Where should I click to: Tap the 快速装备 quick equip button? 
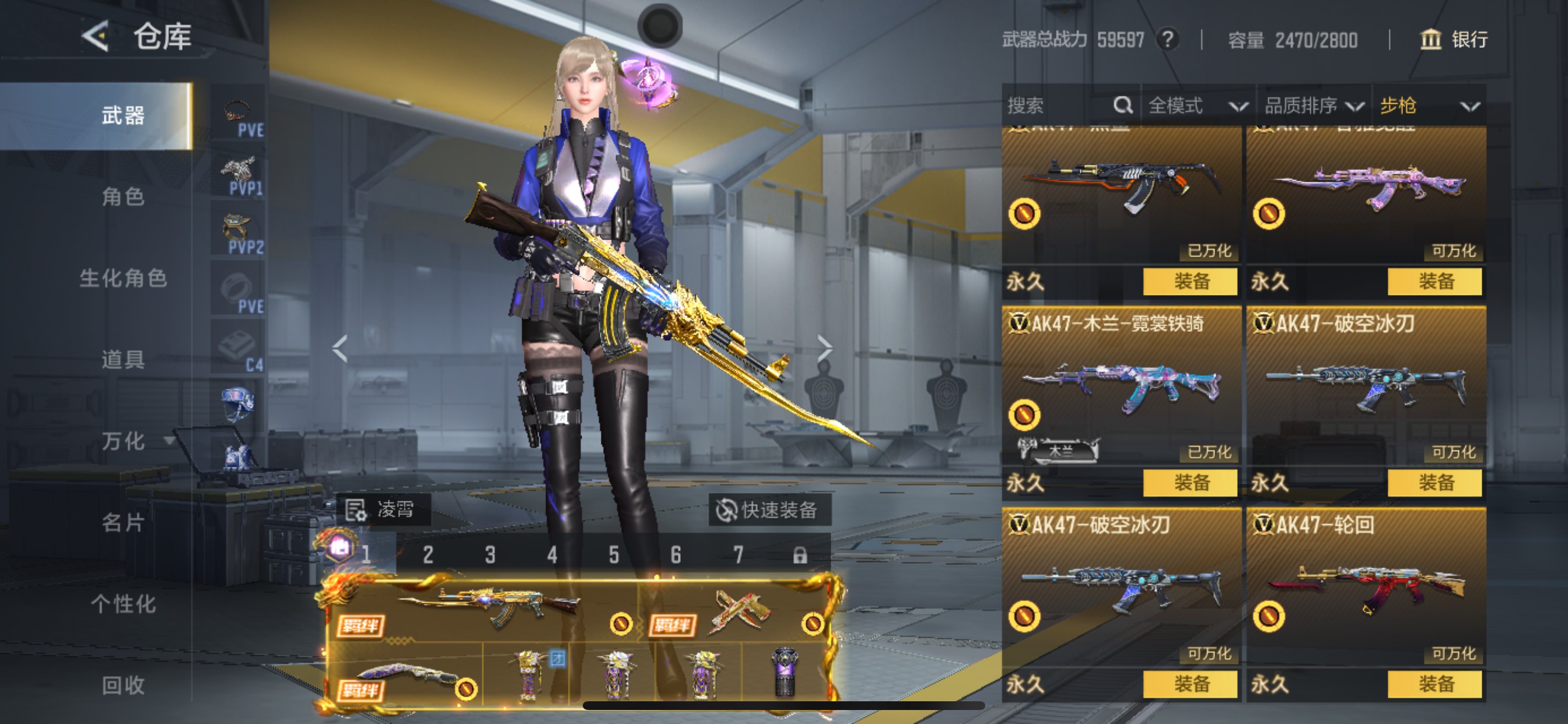coord(768,510)
